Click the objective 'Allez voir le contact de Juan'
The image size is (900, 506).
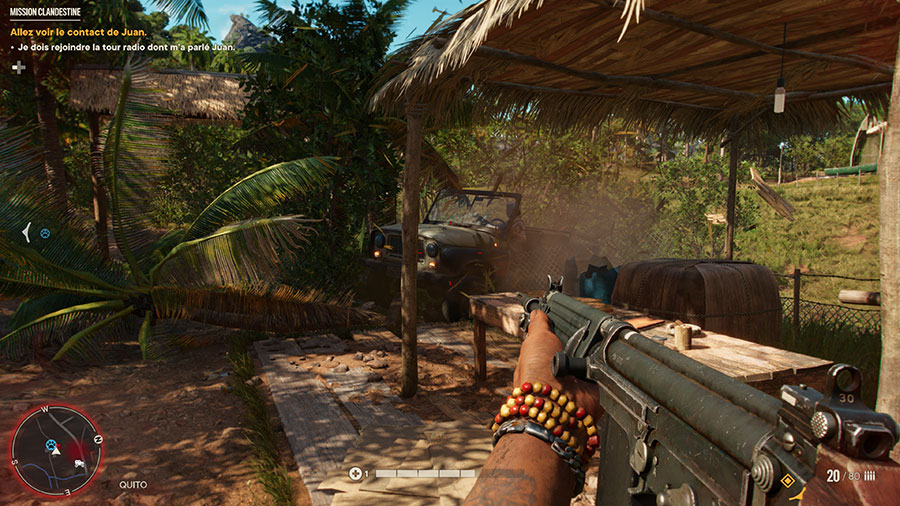click(72, 31)
